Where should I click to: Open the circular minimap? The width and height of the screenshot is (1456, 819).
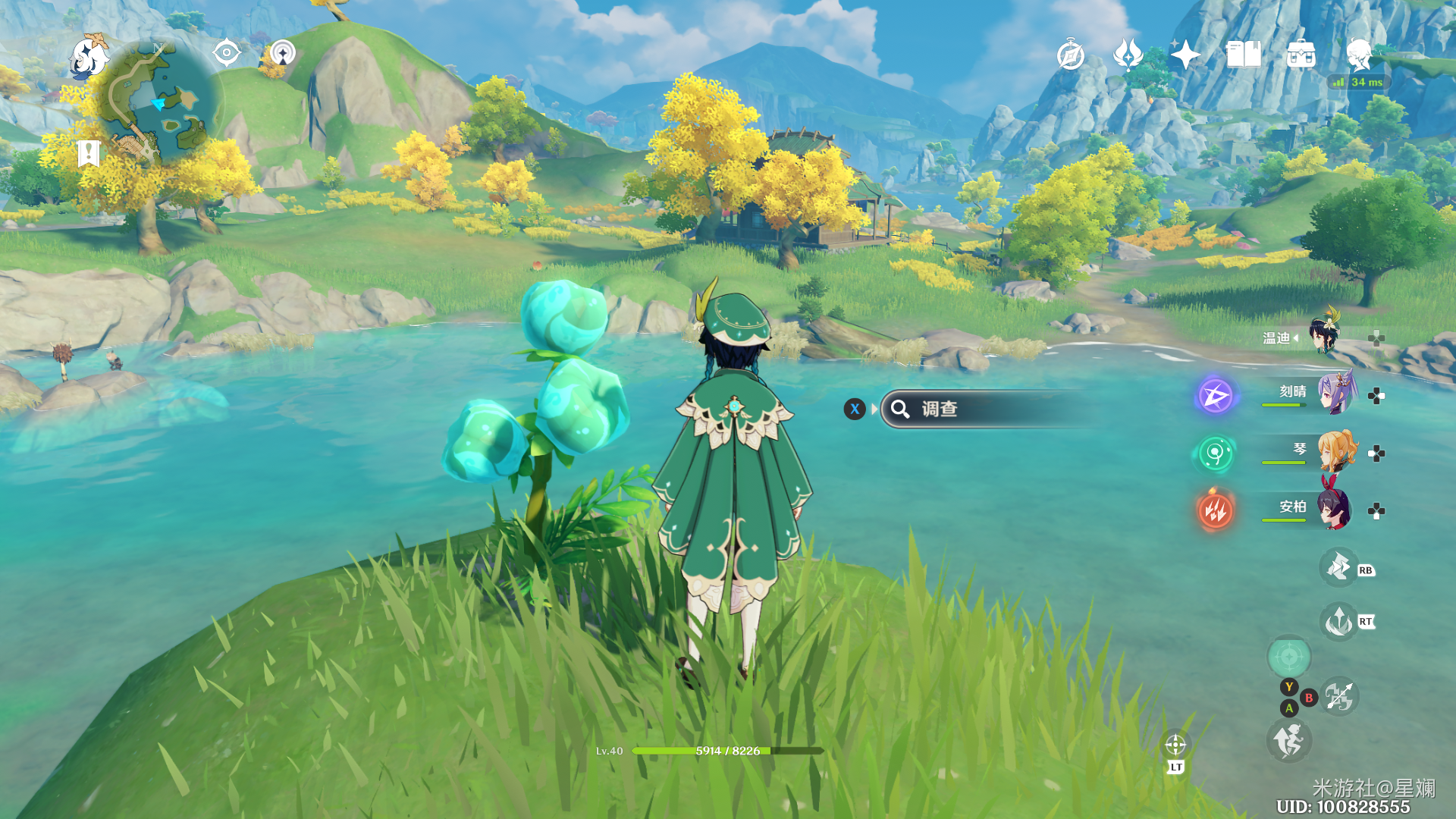[x=158, y=102]
